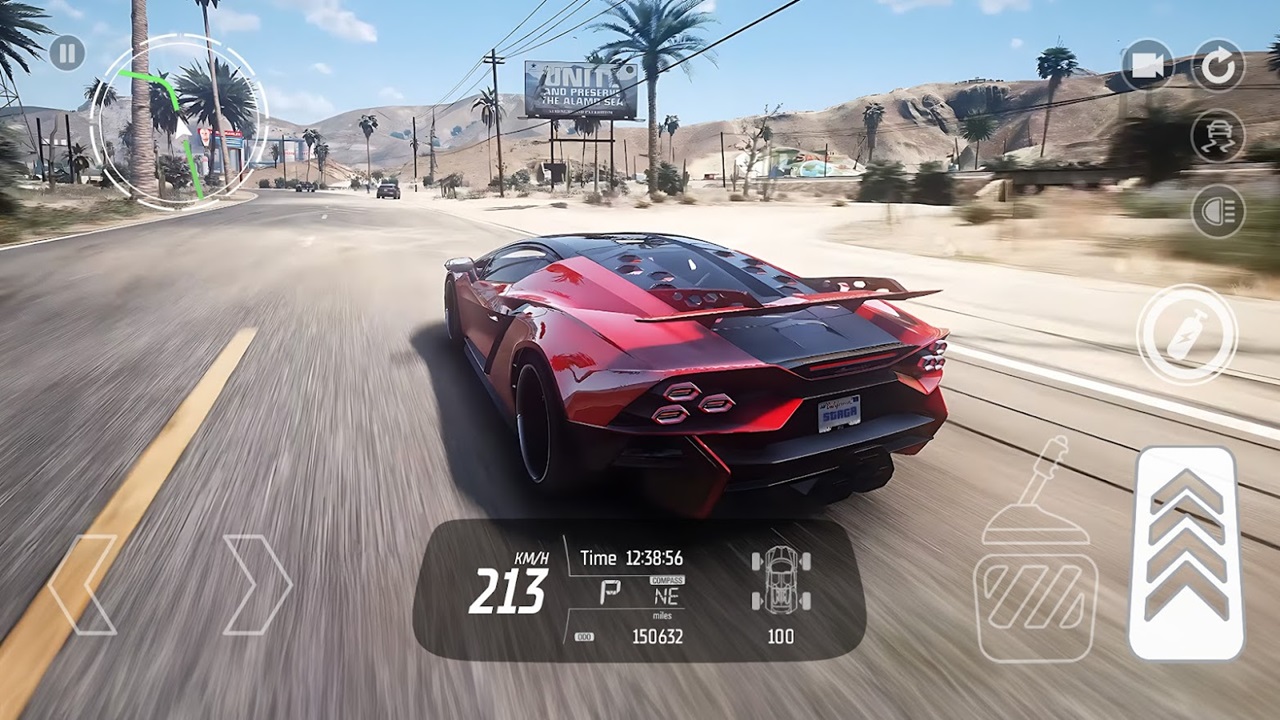Tap the odometer reading 150632 miles
Screen dimensions: 1280x720
click(x=660, y=636)
